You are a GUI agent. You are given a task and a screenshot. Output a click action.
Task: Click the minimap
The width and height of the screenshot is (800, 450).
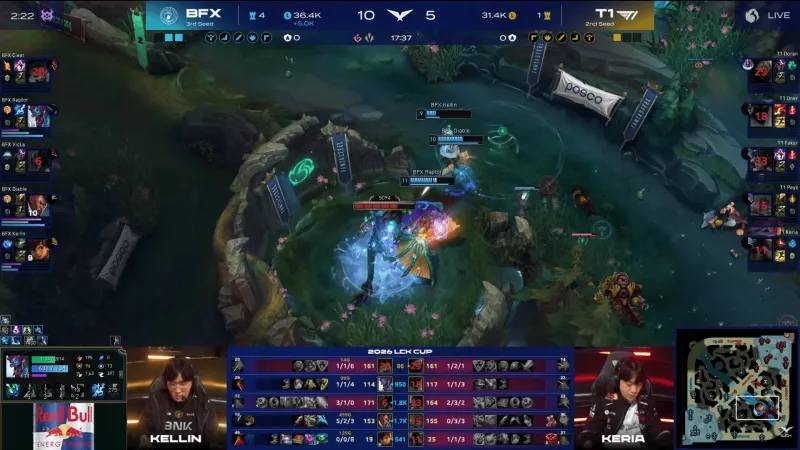point(737,388)
